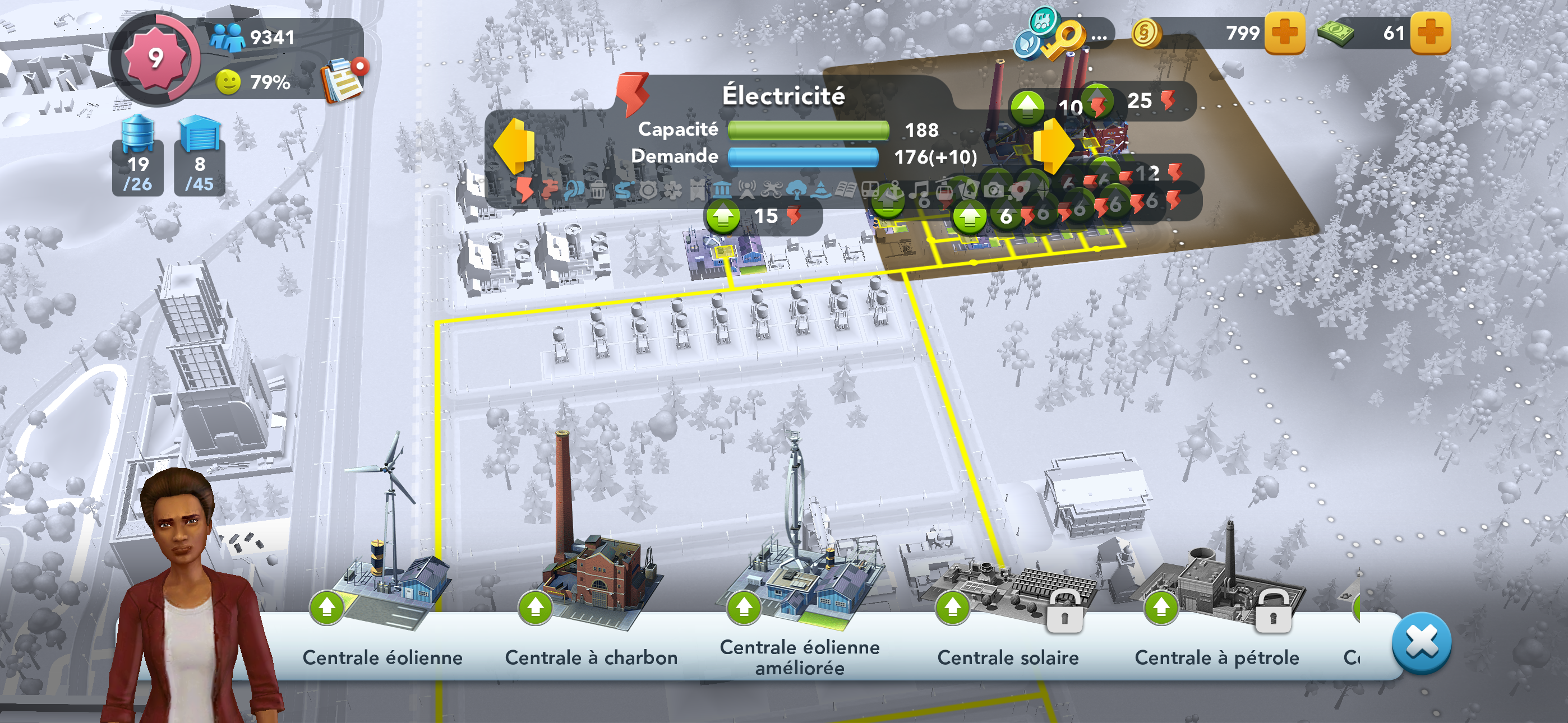Switch to the music note entertainment category
Viewport: 1568px width, 723px height.
point(920,191)
